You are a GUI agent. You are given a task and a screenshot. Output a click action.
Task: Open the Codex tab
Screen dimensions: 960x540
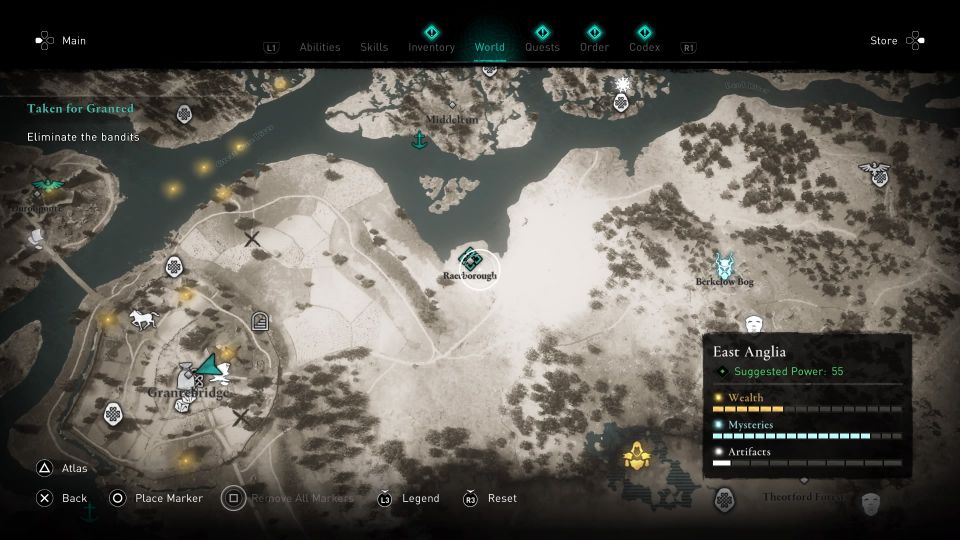[644, 47]
